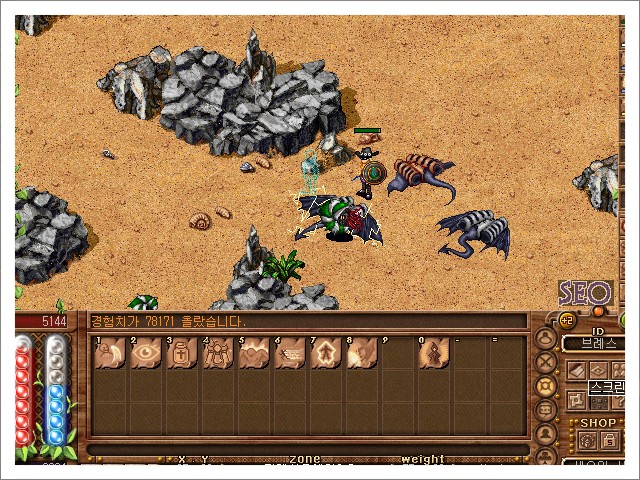Click the book icon square button

[x=577, y=370]
